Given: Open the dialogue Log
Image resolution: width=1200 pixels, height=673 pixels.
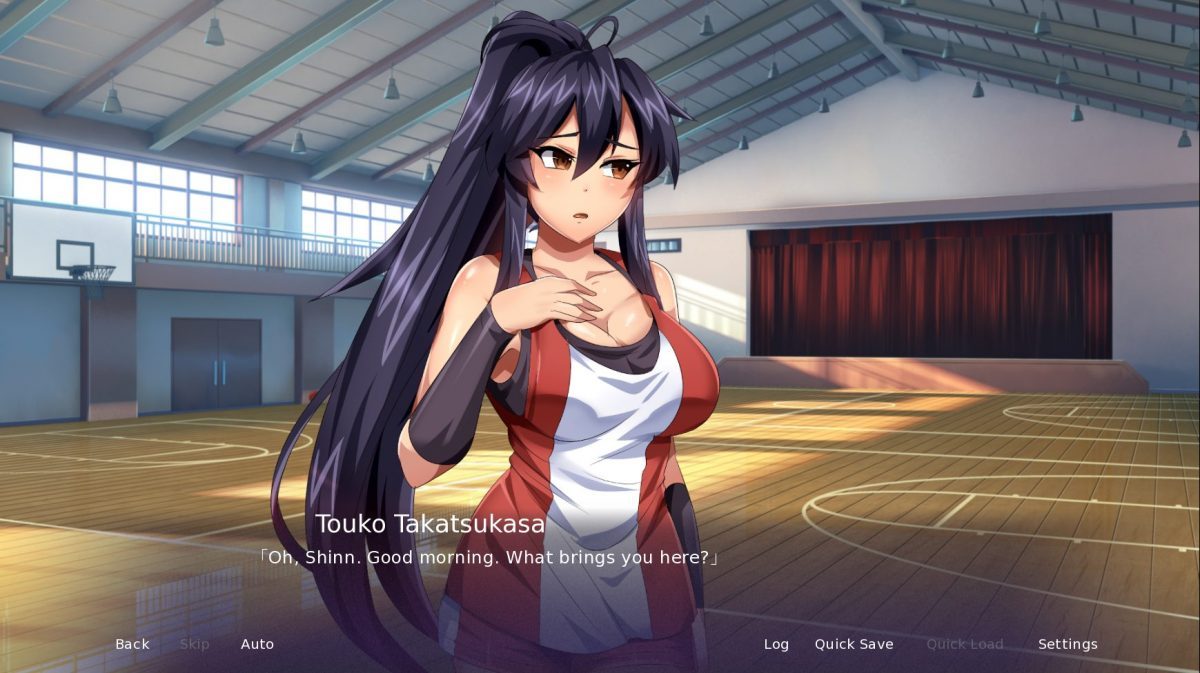Looking at the screenshot, I should (776, 644).
